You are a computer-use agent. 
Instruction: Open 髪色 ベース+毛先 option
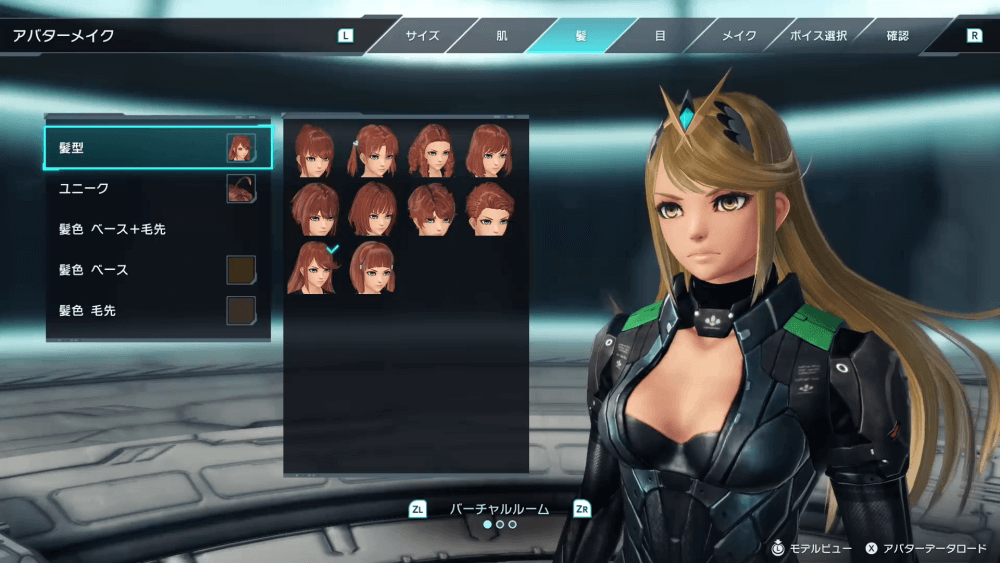[157, 229]
